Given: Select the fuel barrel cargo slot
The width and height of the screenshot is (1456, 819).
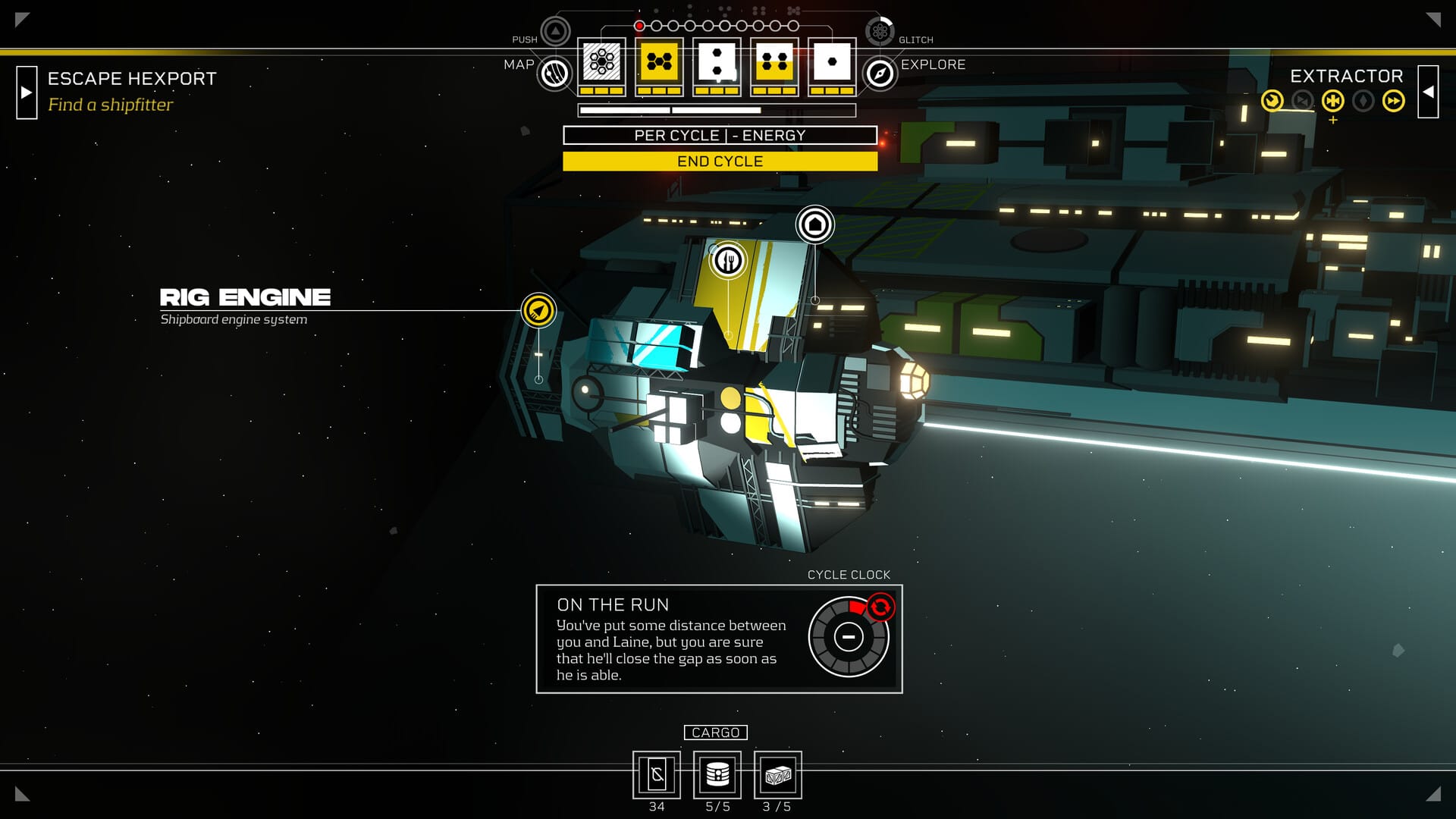Looking at the screenshot, I should point(717,775).
